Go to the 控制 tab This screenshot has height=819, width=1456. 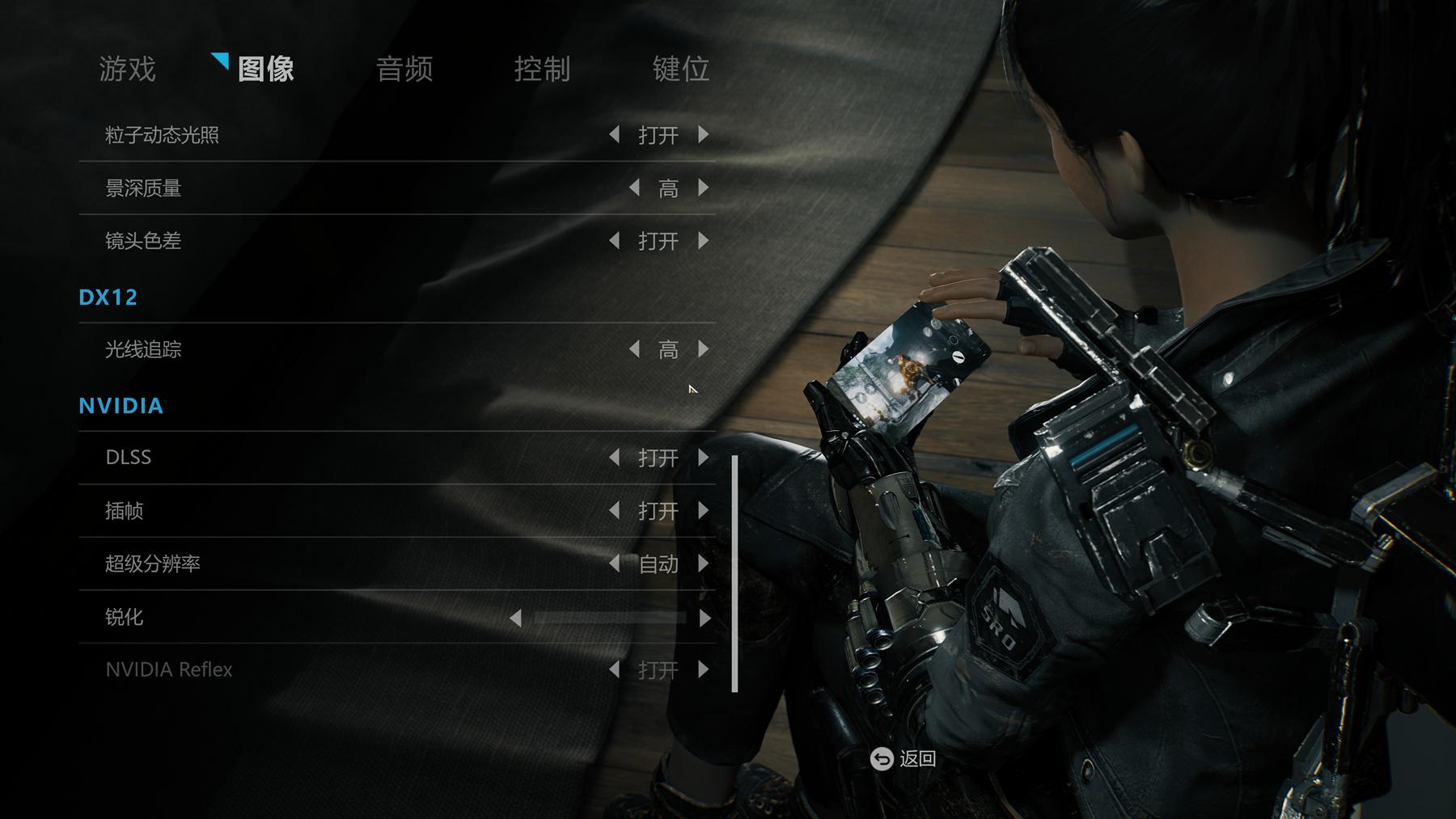click(542, 69)
